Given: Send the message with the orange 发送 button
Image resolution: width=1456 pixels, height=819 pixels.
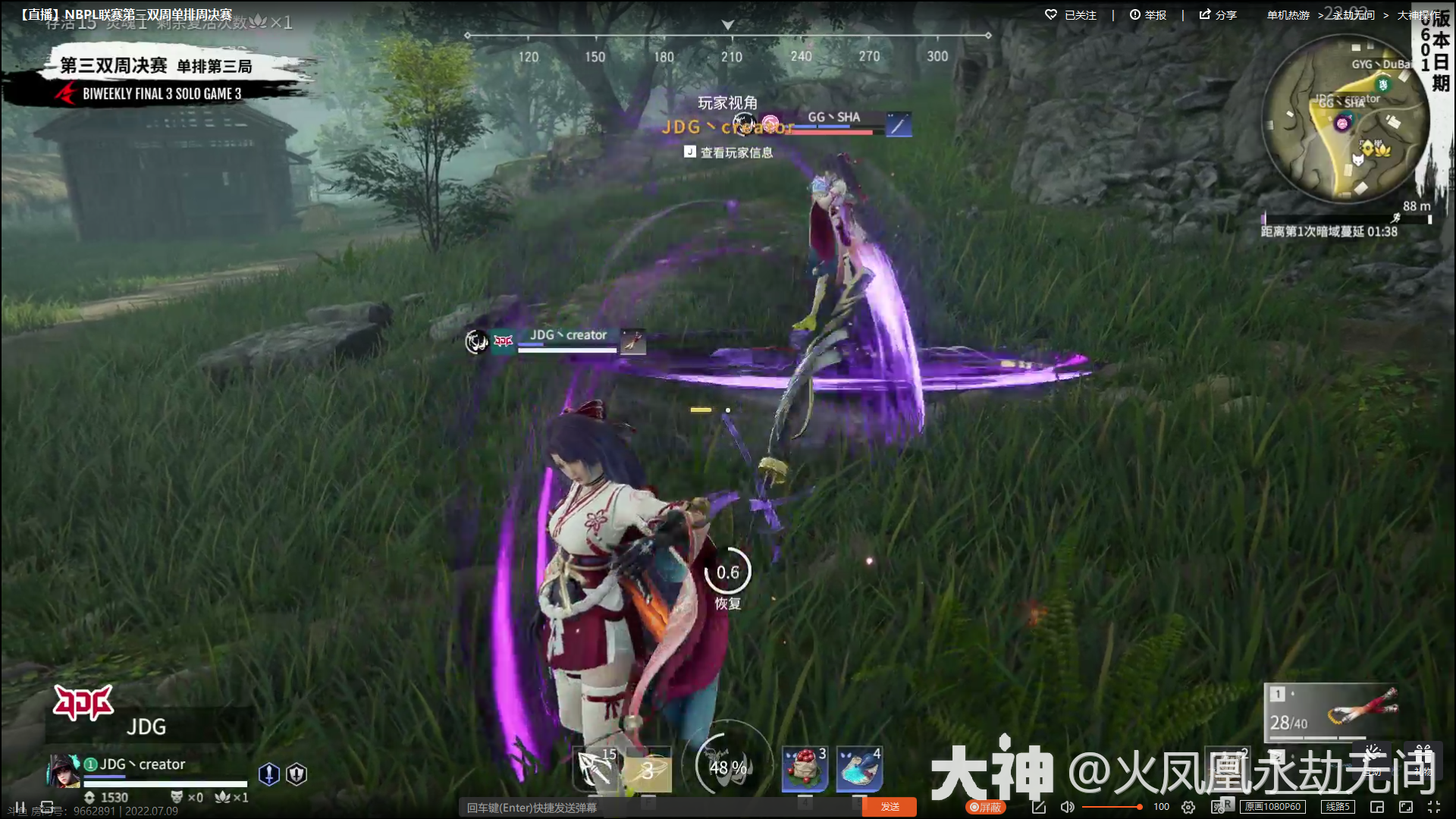Looking at the screenshot, I should point(890,807).
